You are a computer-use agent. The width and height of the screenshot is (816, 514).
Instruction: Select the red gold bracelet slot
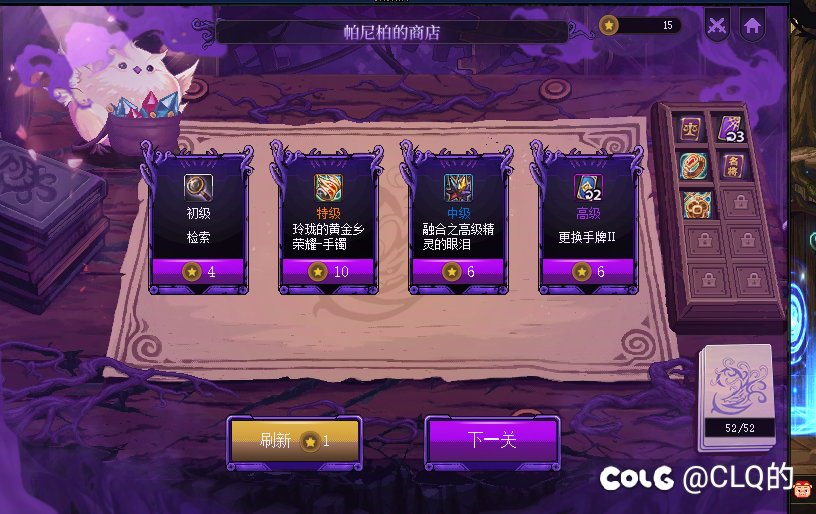click(x=692, y=166)
